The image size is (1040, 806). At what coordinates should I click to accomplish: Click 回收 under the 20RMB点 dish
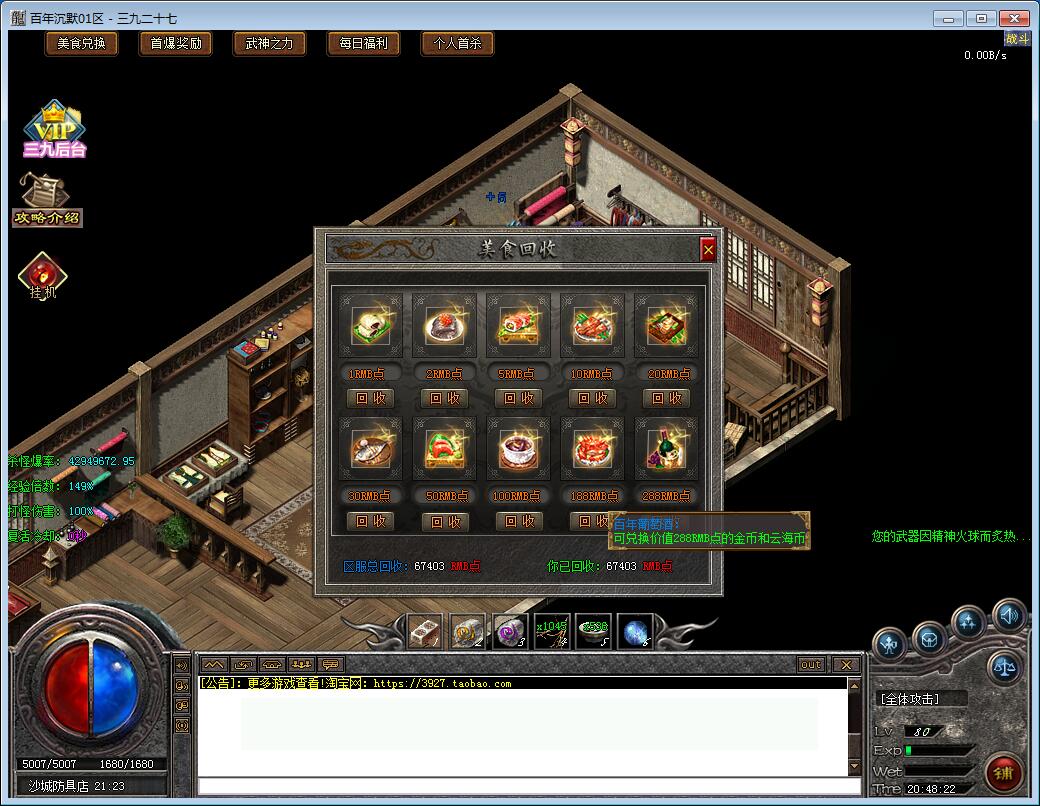666,398
